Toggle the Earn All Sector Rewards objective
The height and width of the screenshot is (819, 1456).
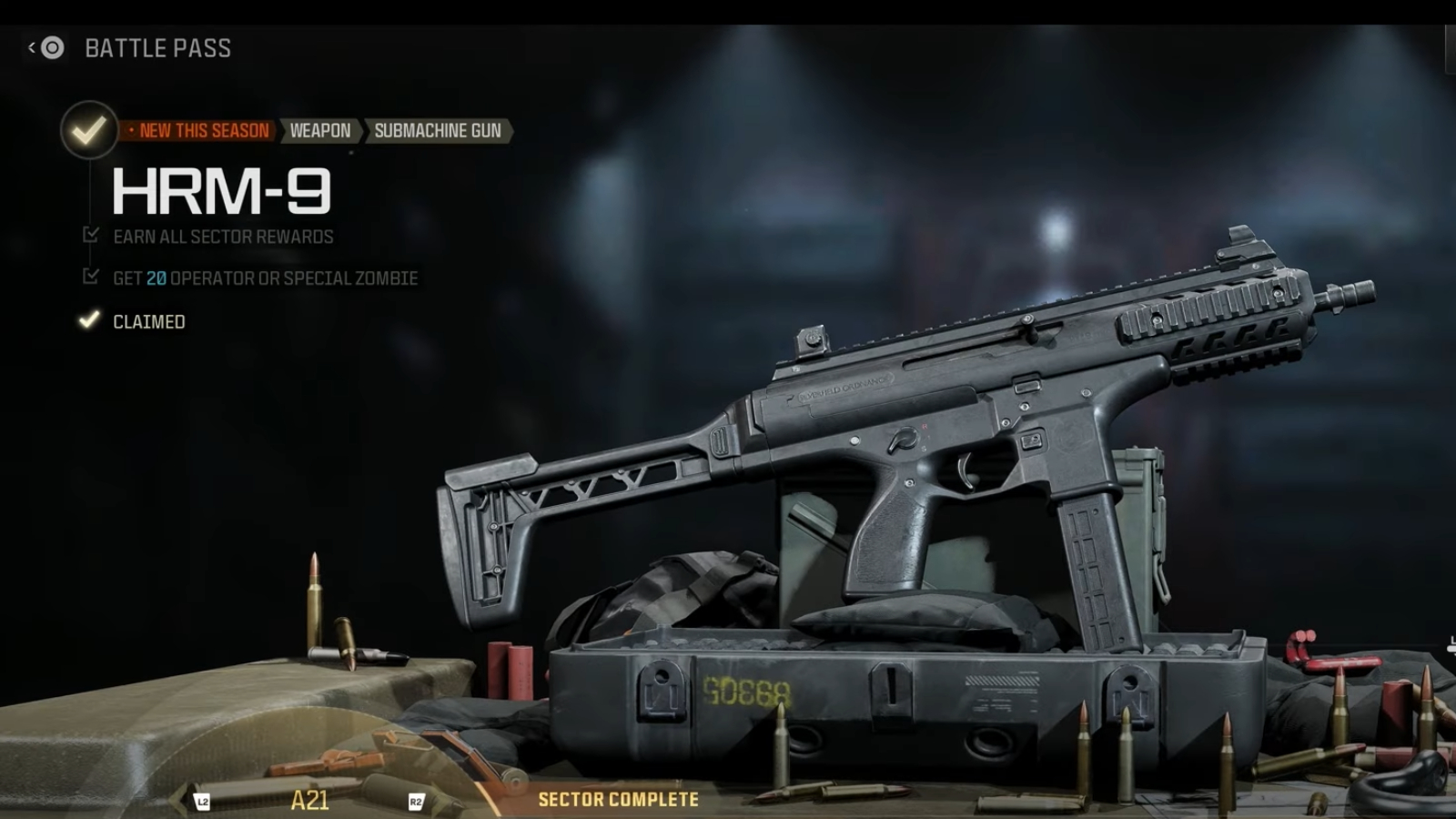223,236
